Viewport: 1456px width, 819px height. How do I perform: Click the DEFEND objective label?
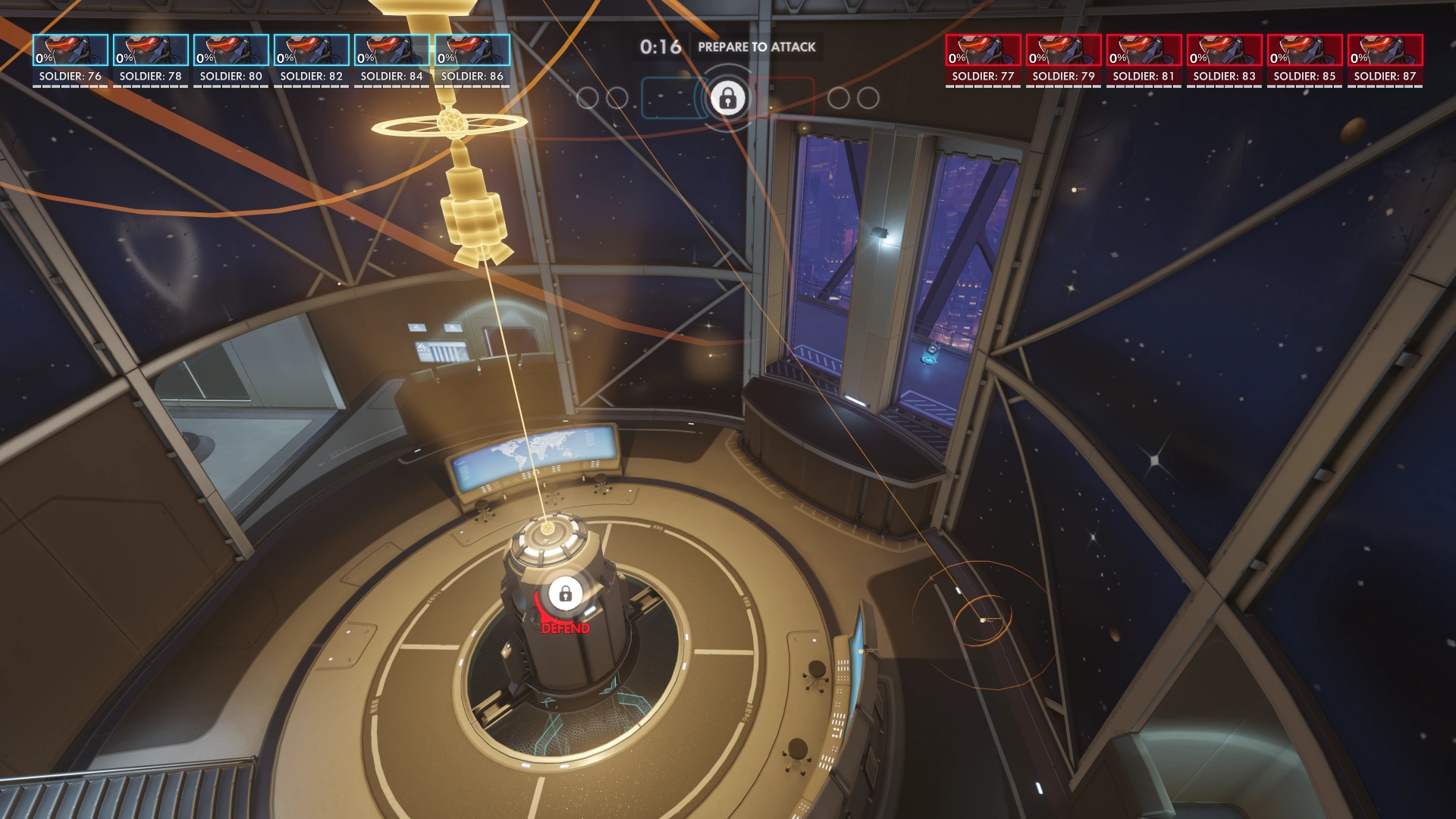[x=564, y=629]
